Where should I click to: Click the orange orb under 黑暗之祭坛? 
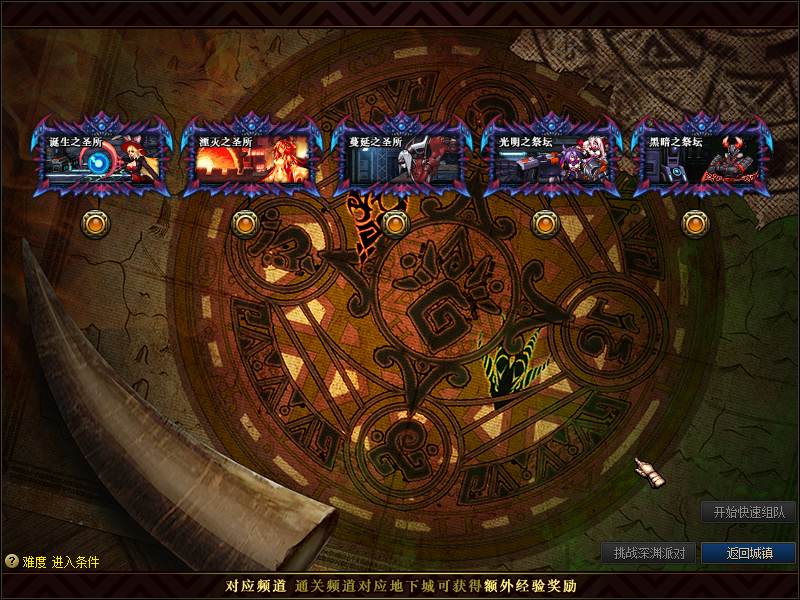point(695,224)
